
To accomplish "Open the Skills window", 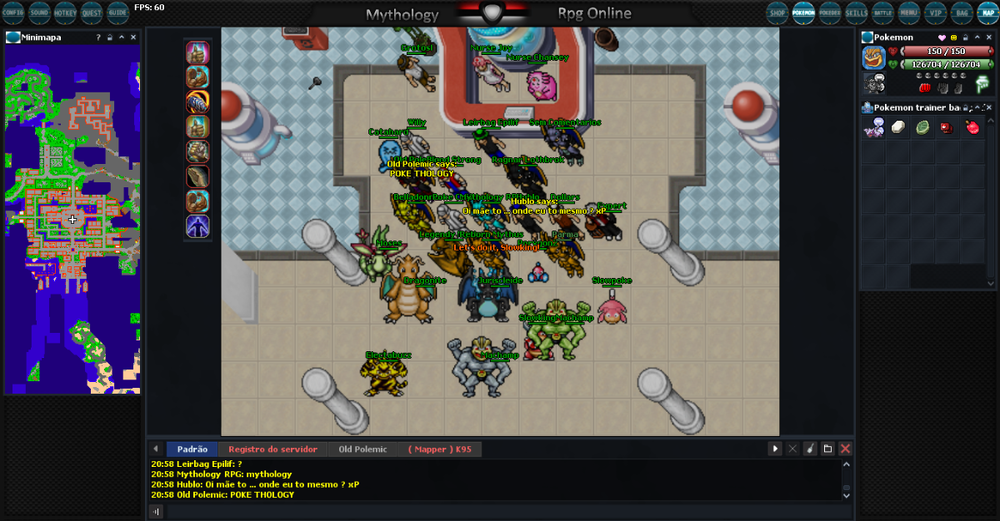I will coord(856,13).
